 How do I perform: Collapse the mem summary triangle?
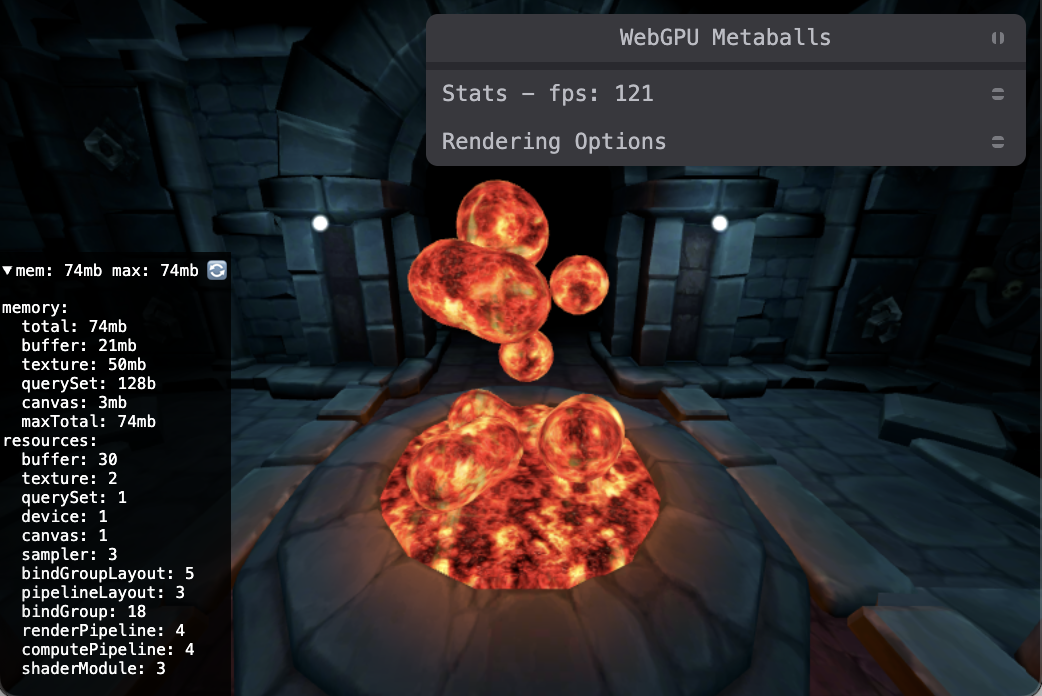point(8,270)
